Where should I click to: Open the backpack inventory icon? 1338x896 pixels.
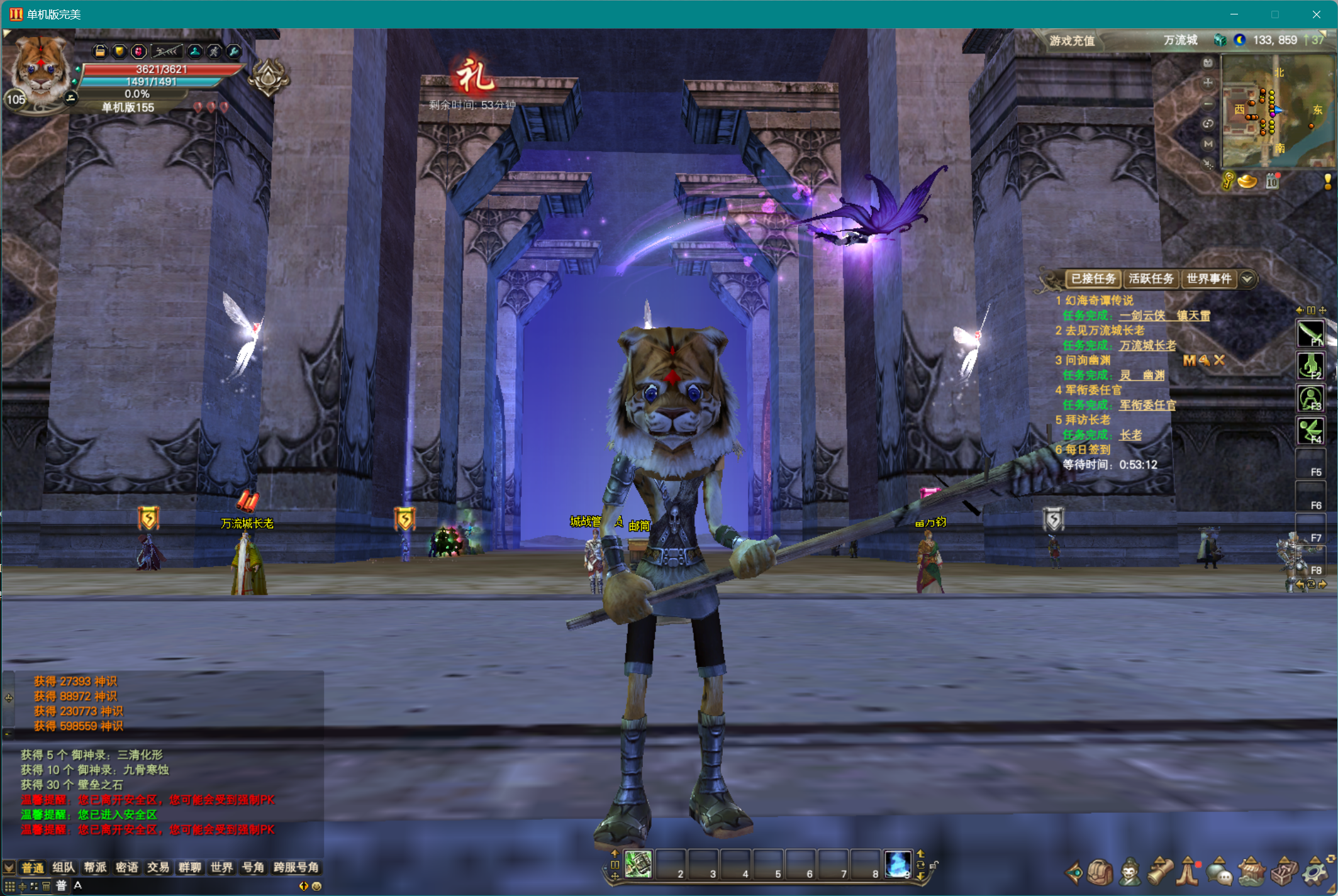tap(1100, 872)
